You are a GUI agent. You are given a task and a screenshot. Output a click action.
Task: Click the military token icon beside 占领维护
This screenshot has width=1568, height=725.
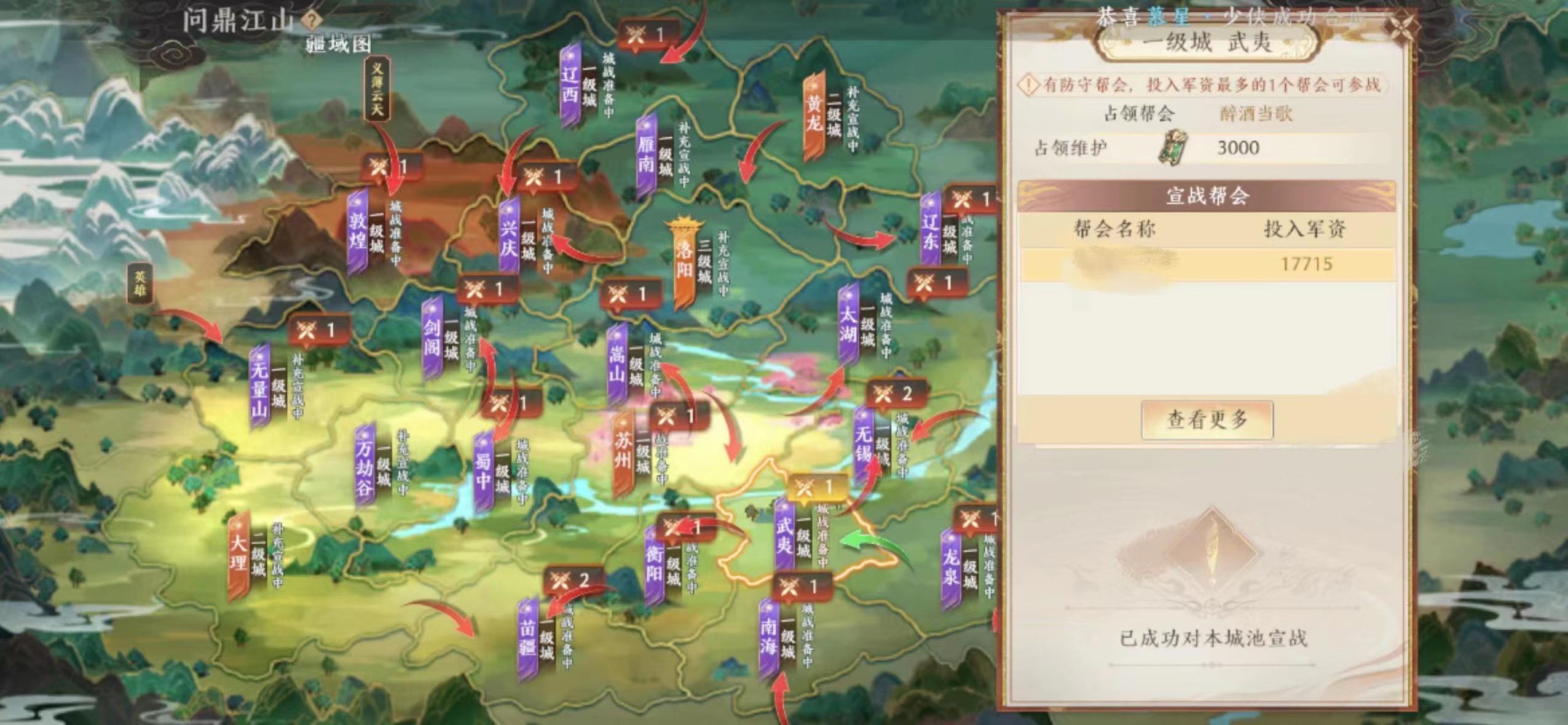pos(1175,148)
